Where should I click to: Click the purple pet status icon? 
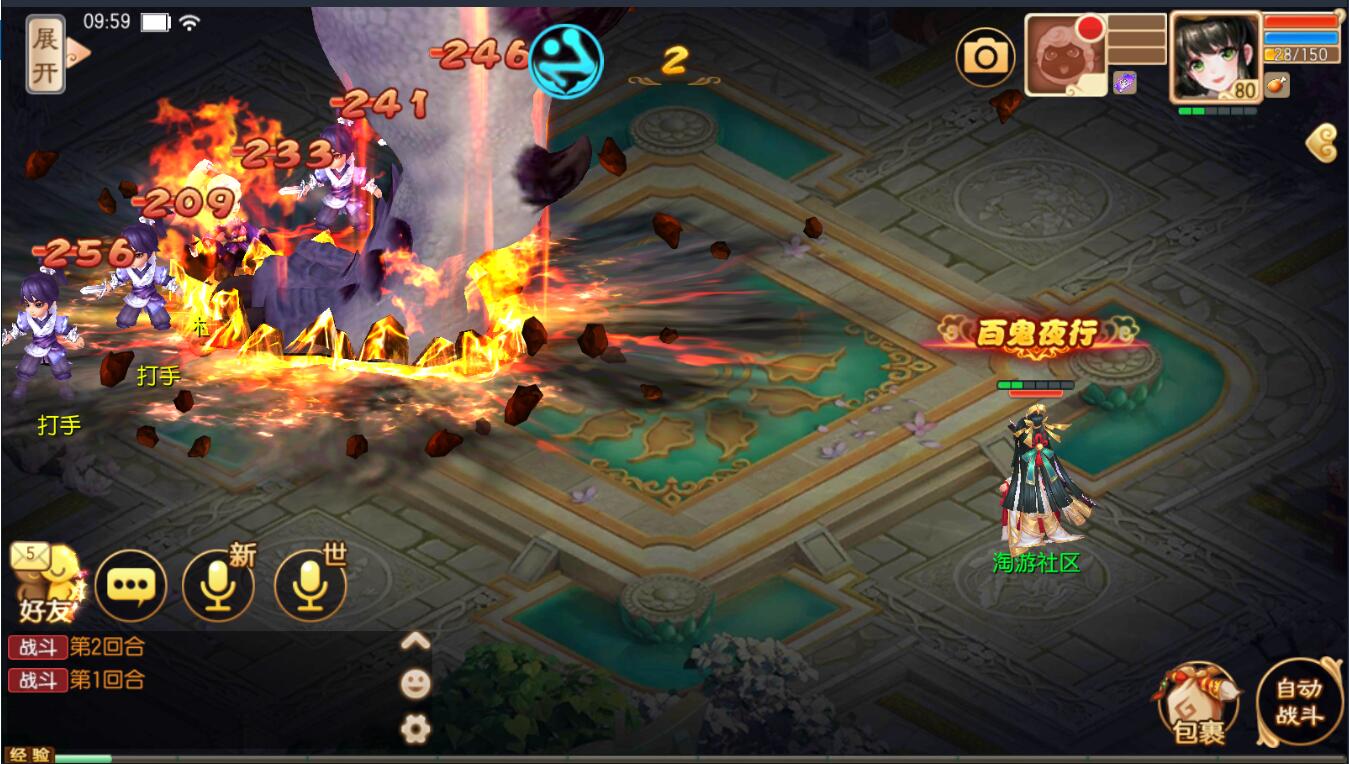coord(1125,84)
